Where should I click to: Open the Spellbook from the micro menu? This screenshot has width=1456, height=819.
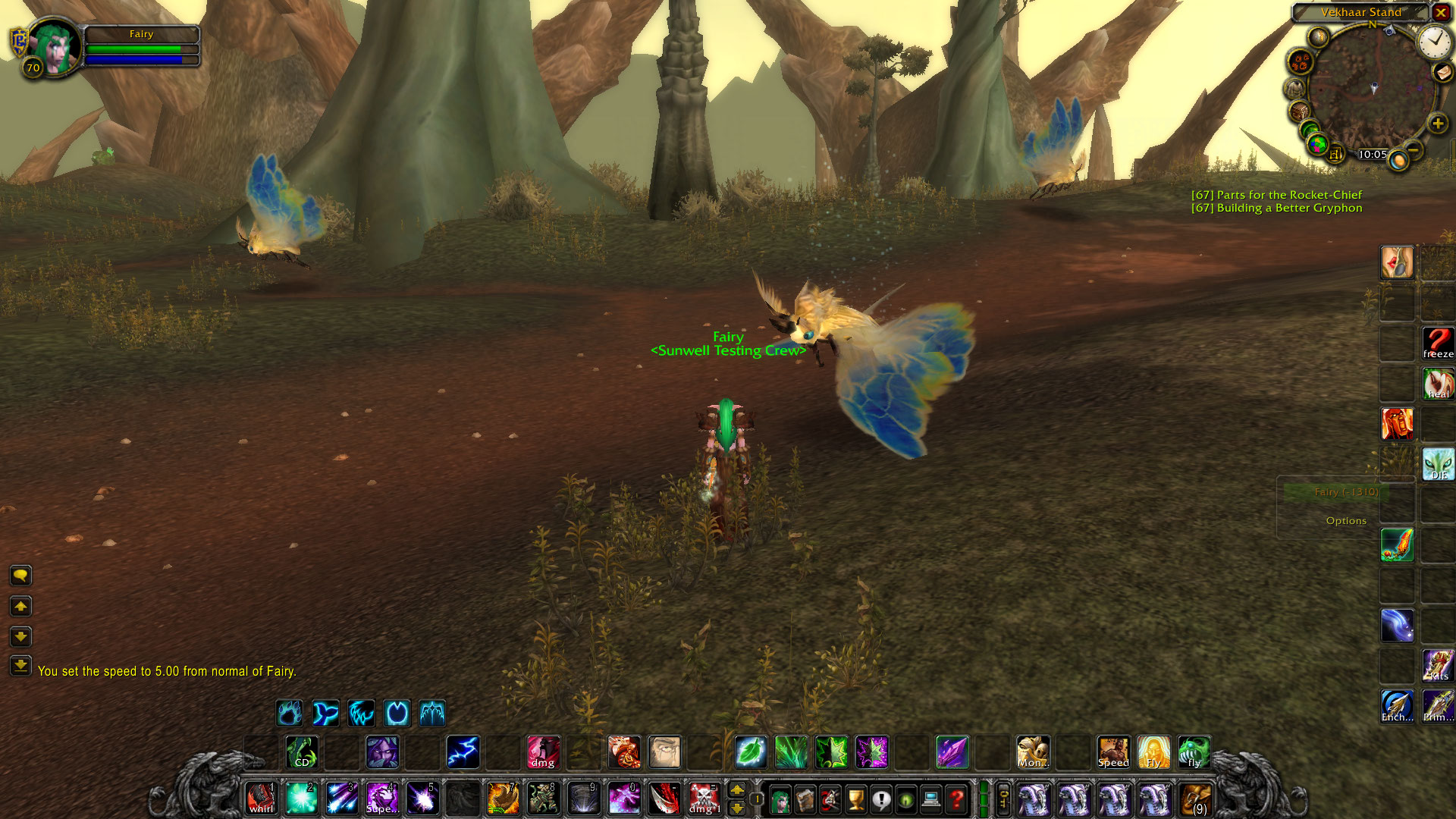(x=805, y=800)
